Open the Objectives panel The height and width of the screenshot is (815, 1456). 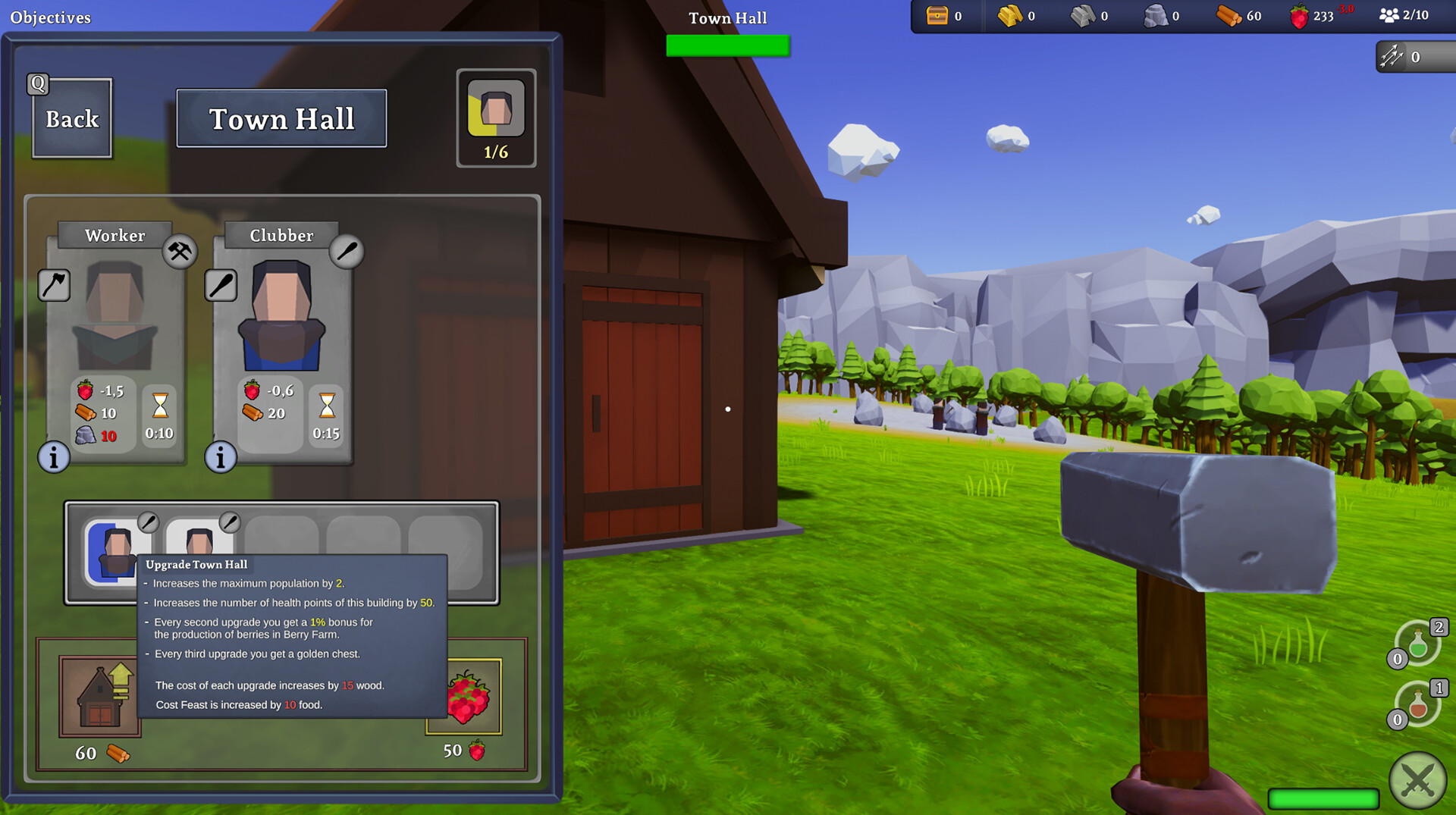(x=50, y=17)
